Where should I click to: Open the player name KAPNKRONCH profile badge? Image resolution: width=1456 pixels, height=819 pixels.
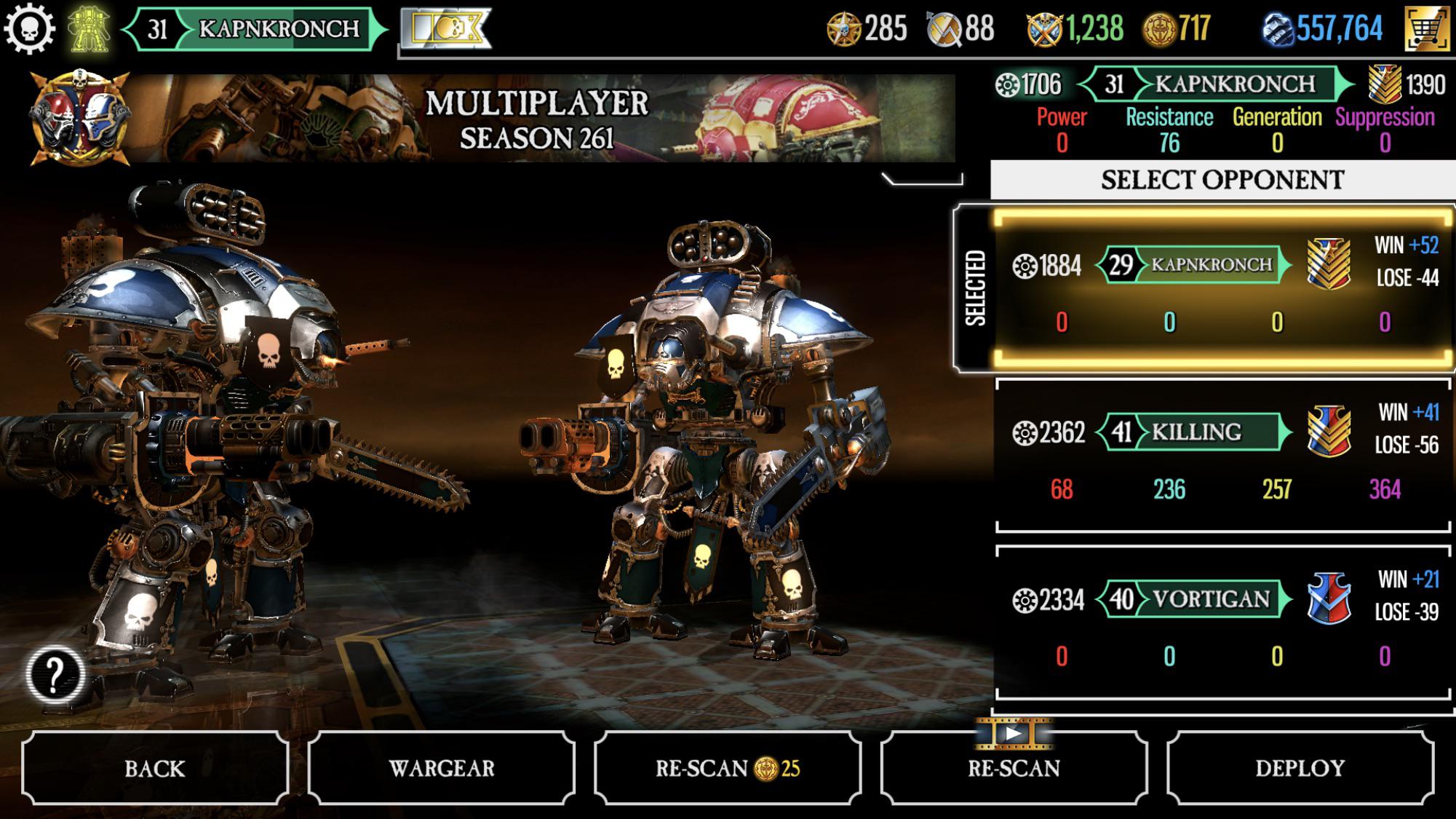point(255,29)
